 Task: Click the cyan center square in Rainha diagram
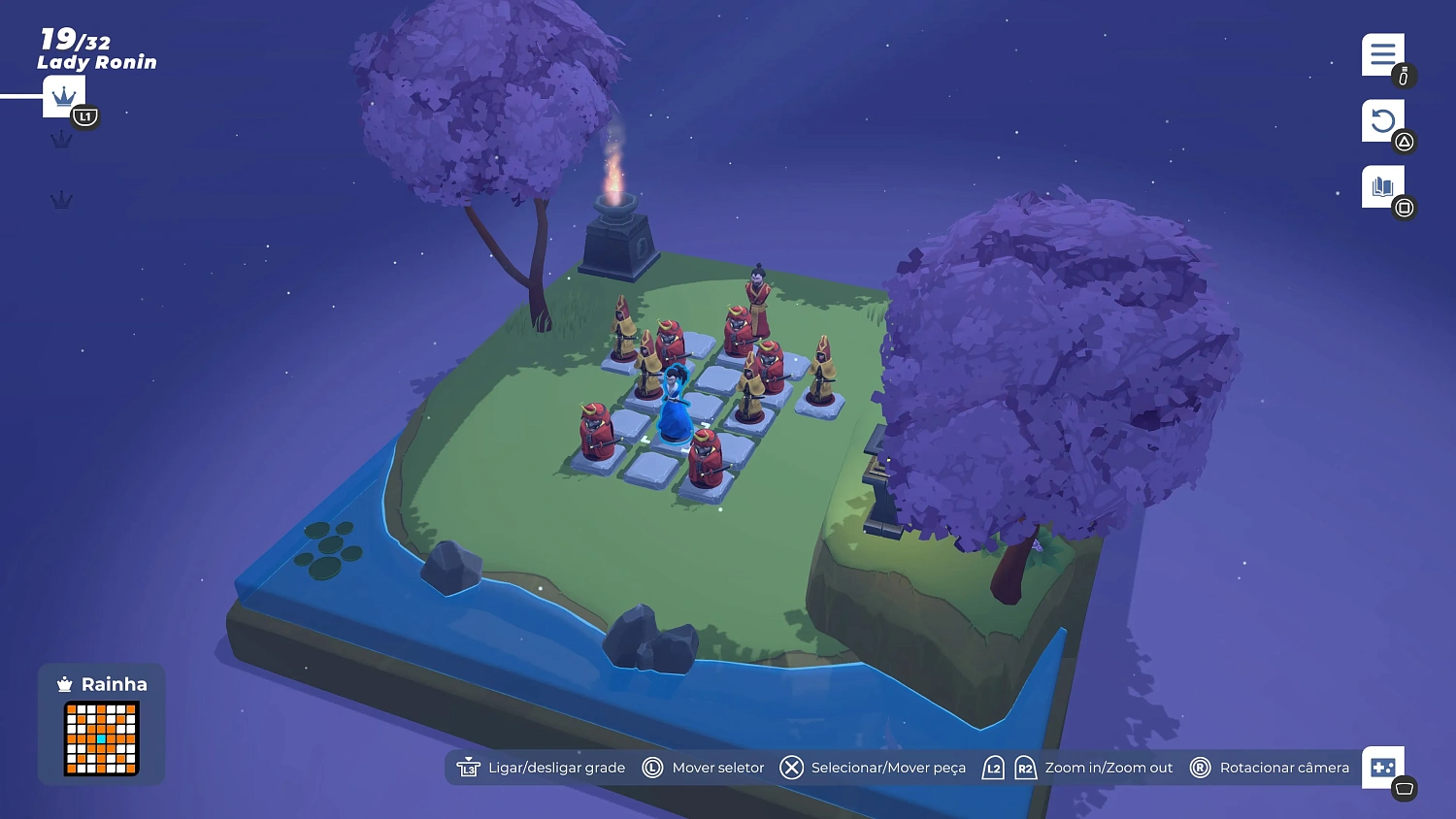[x=100, y=737]
